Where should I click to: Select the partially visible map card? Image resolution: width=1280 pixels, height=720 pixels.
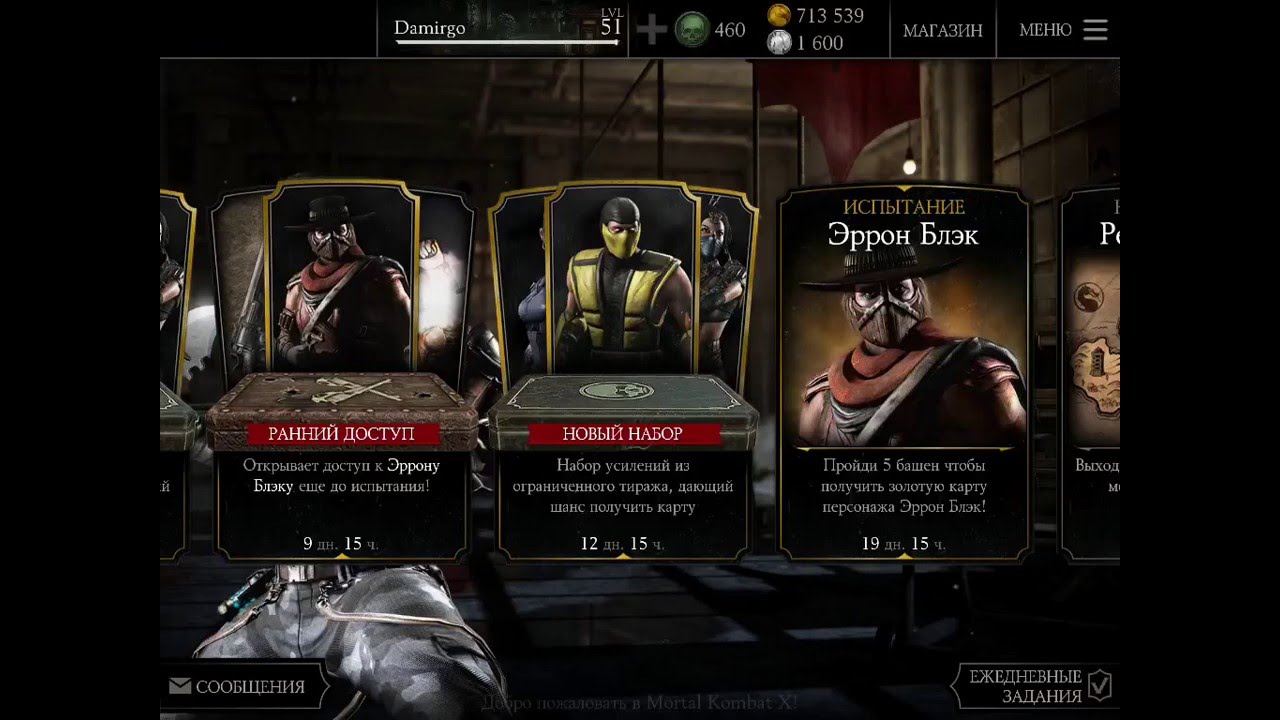(1092, 370)
